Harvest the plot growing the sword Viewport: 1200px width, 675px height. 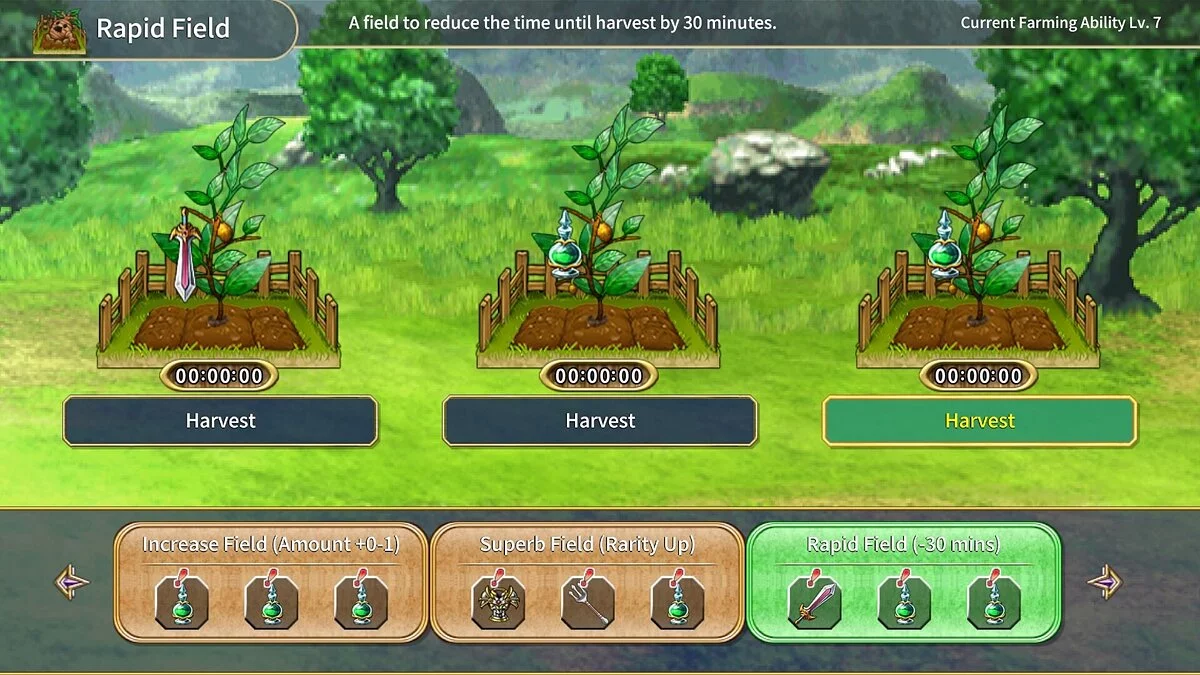[x=220, y=421]
